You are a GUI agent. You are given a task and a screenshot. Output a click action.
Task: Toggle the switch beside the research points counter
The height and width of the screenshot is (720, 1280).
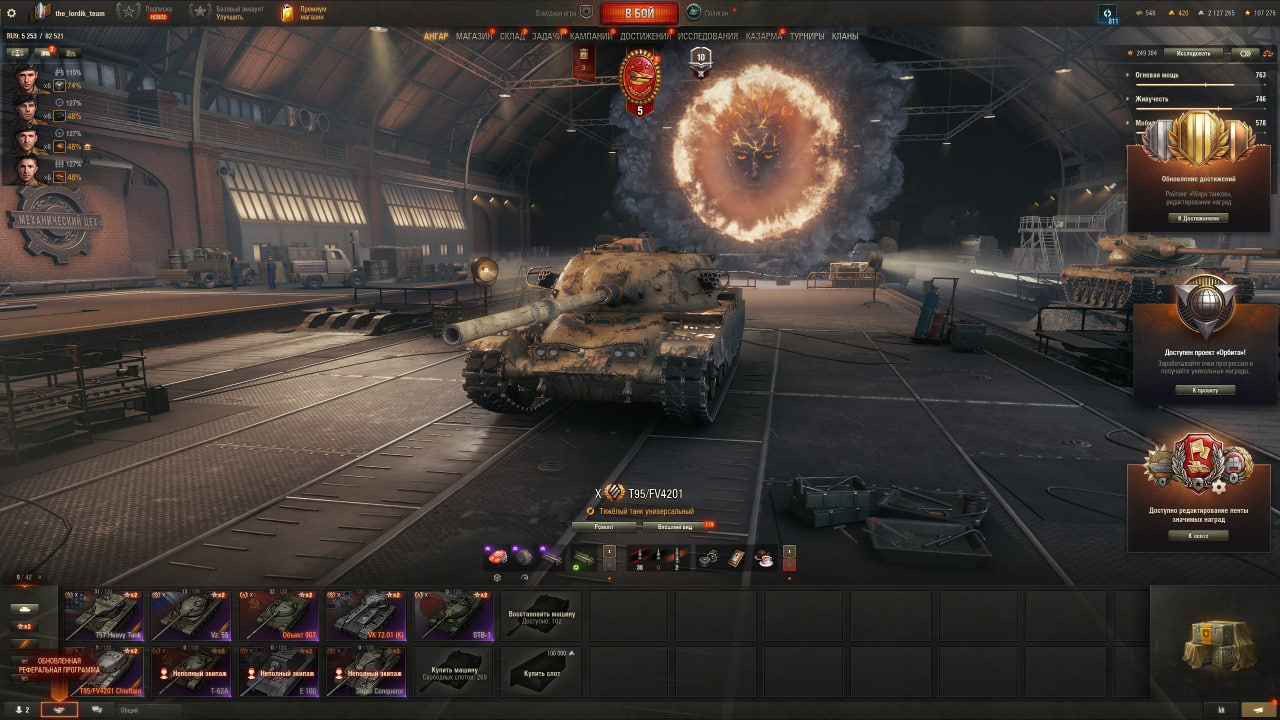1244,54
